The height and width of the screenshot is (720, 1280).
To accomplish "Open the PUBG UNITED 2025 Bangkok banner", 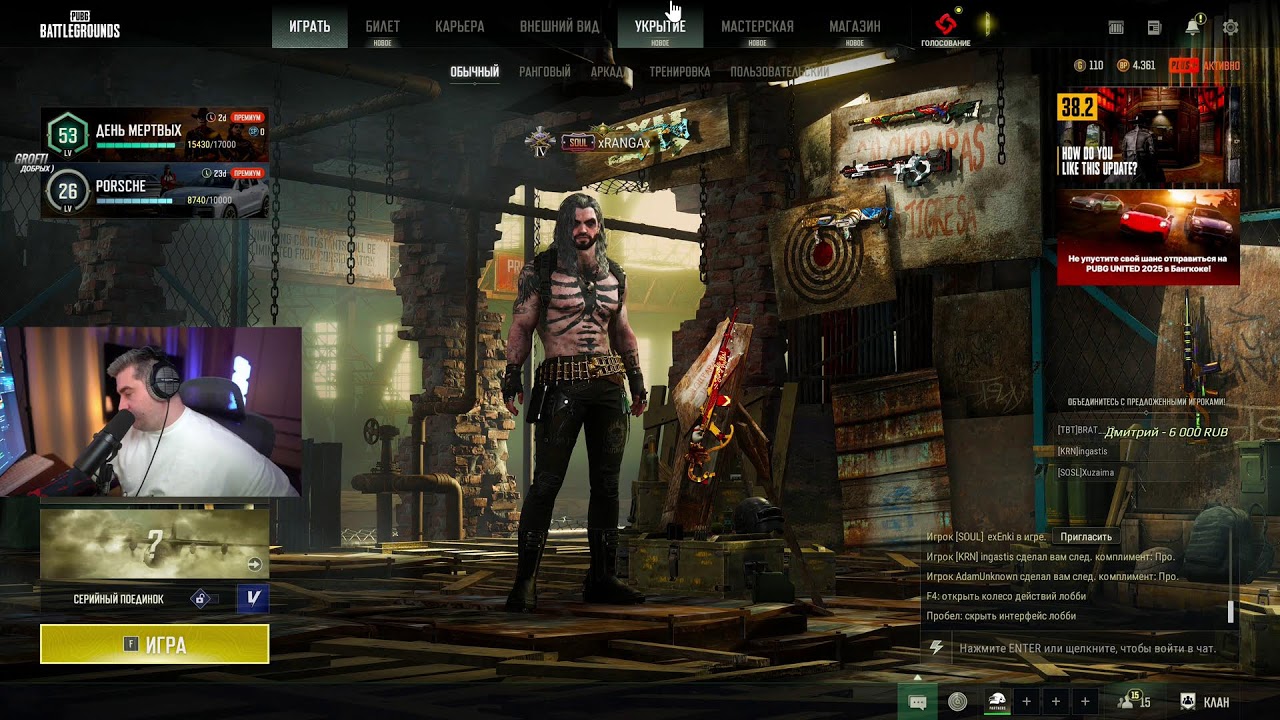I will coord(1148,237).
